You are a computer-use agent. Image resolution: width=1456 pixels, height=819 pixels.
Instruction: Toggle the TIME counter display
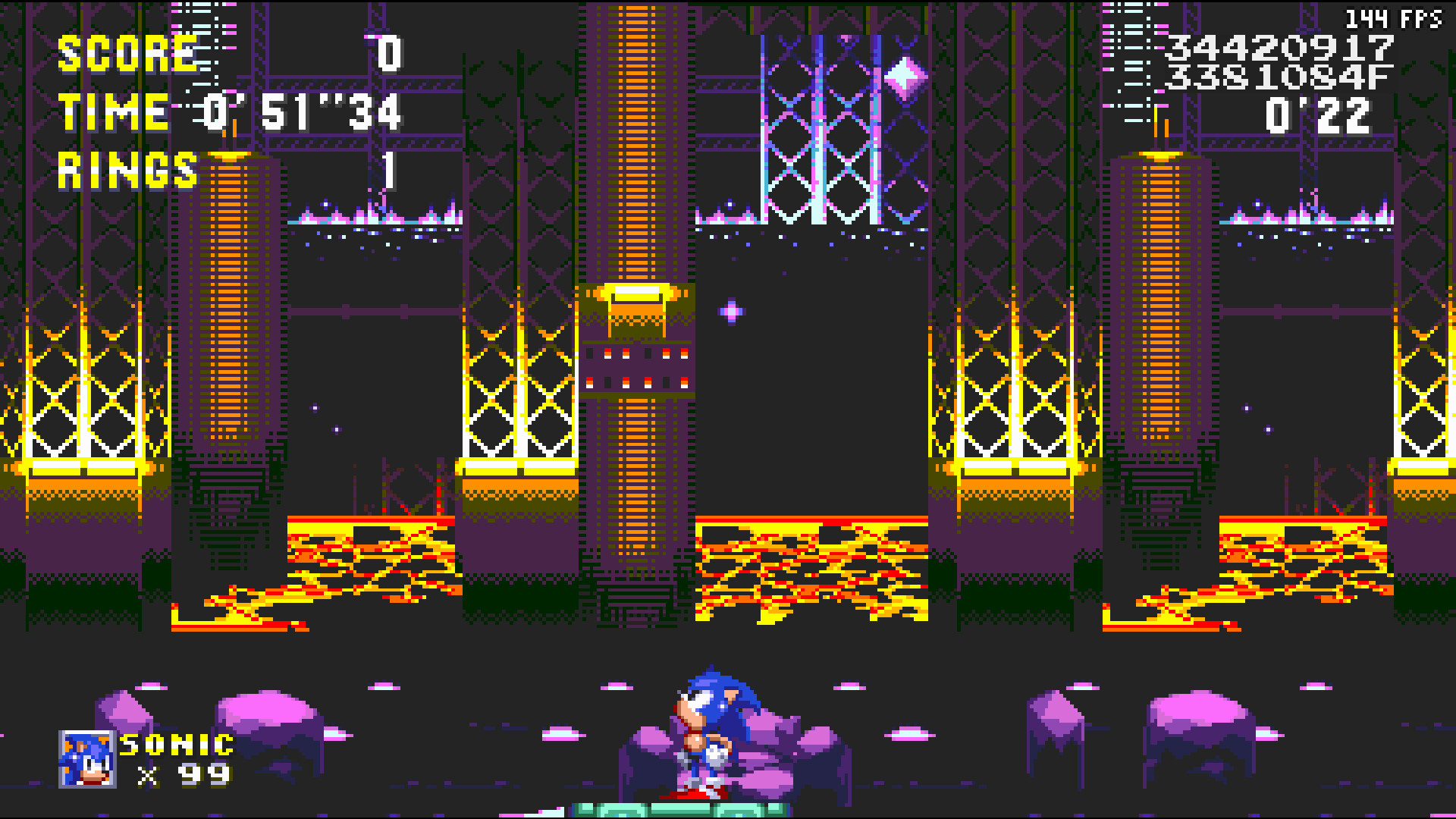(x=114, y=111)
